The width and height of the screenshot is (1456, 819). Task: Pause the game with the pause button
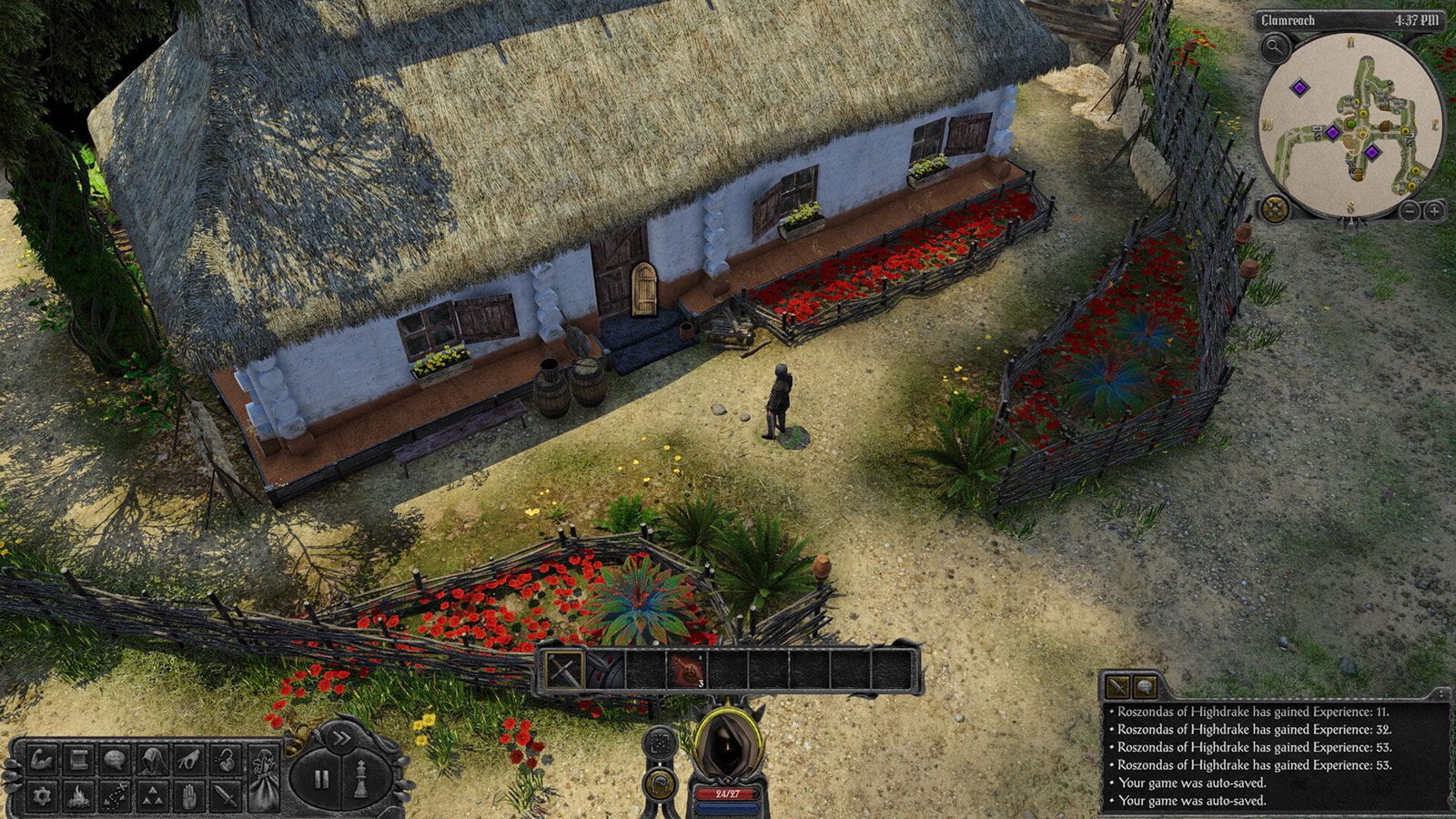point(320,780)
